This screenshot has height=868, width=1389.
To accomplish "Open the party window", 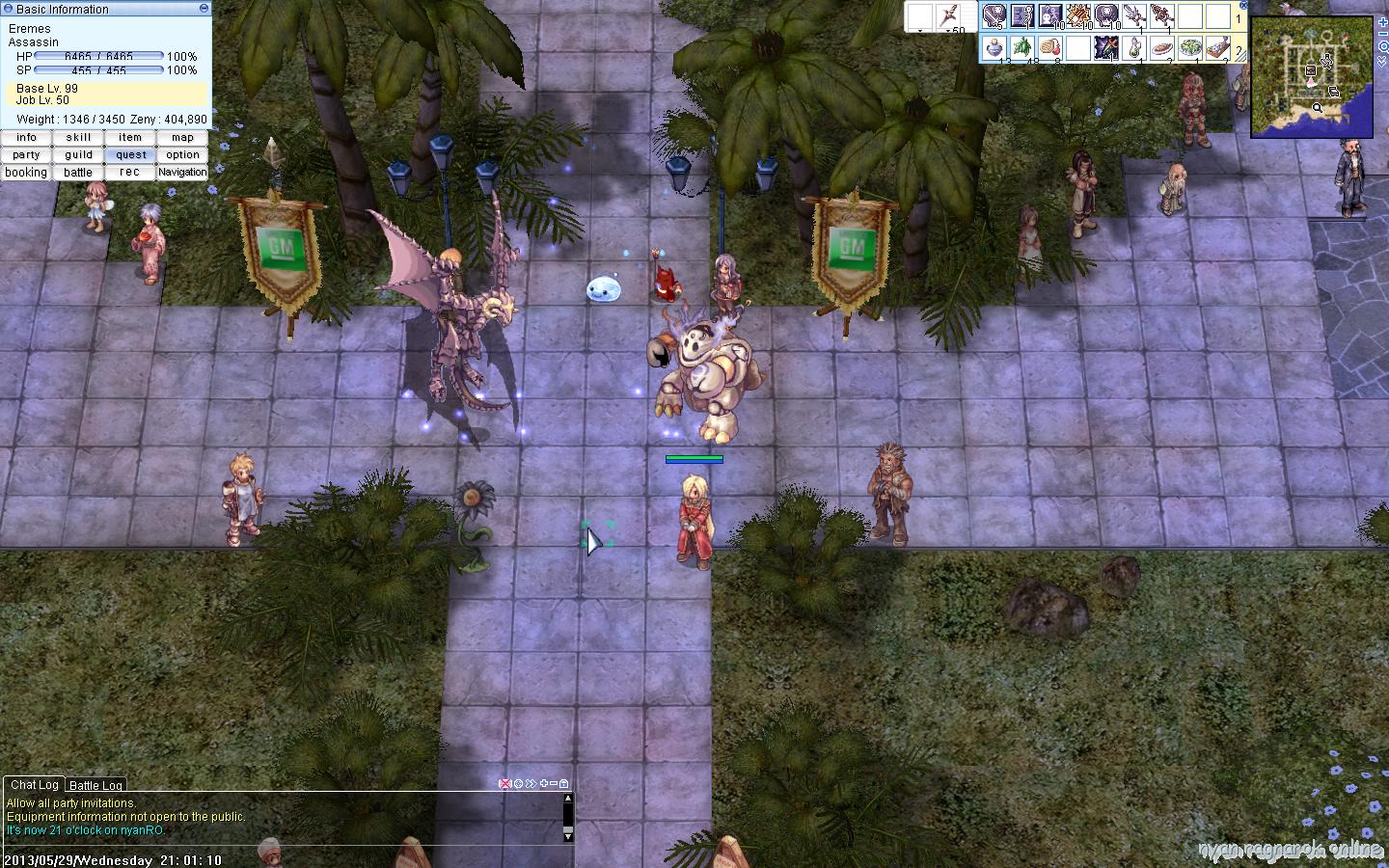I will click(x=26, y=155).
